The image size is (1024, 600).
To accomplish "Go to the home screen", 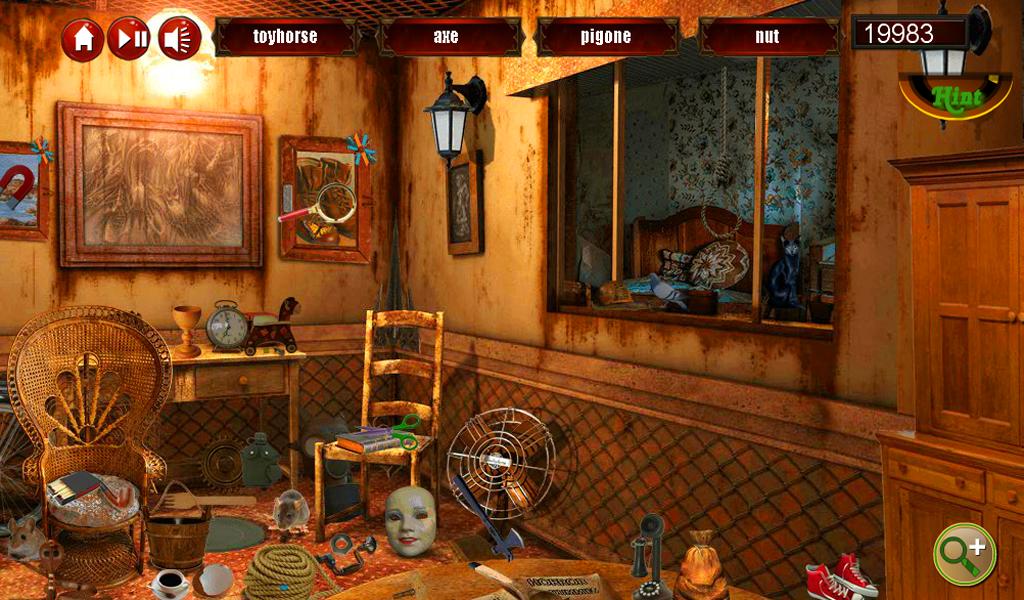I will [83, 39].
